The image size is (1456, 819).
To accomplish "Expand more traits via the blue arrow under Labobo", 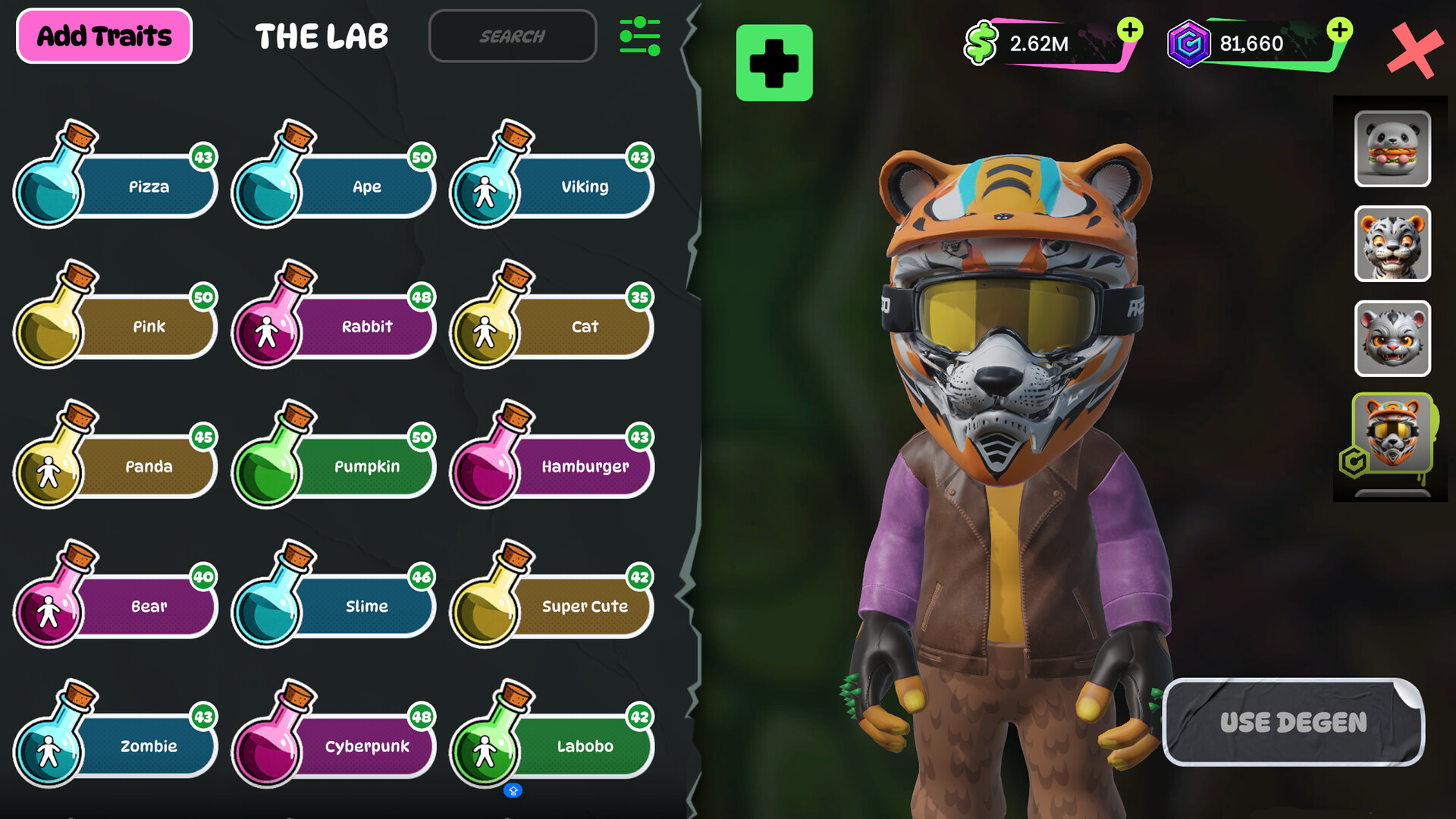I will coord(513,789).
